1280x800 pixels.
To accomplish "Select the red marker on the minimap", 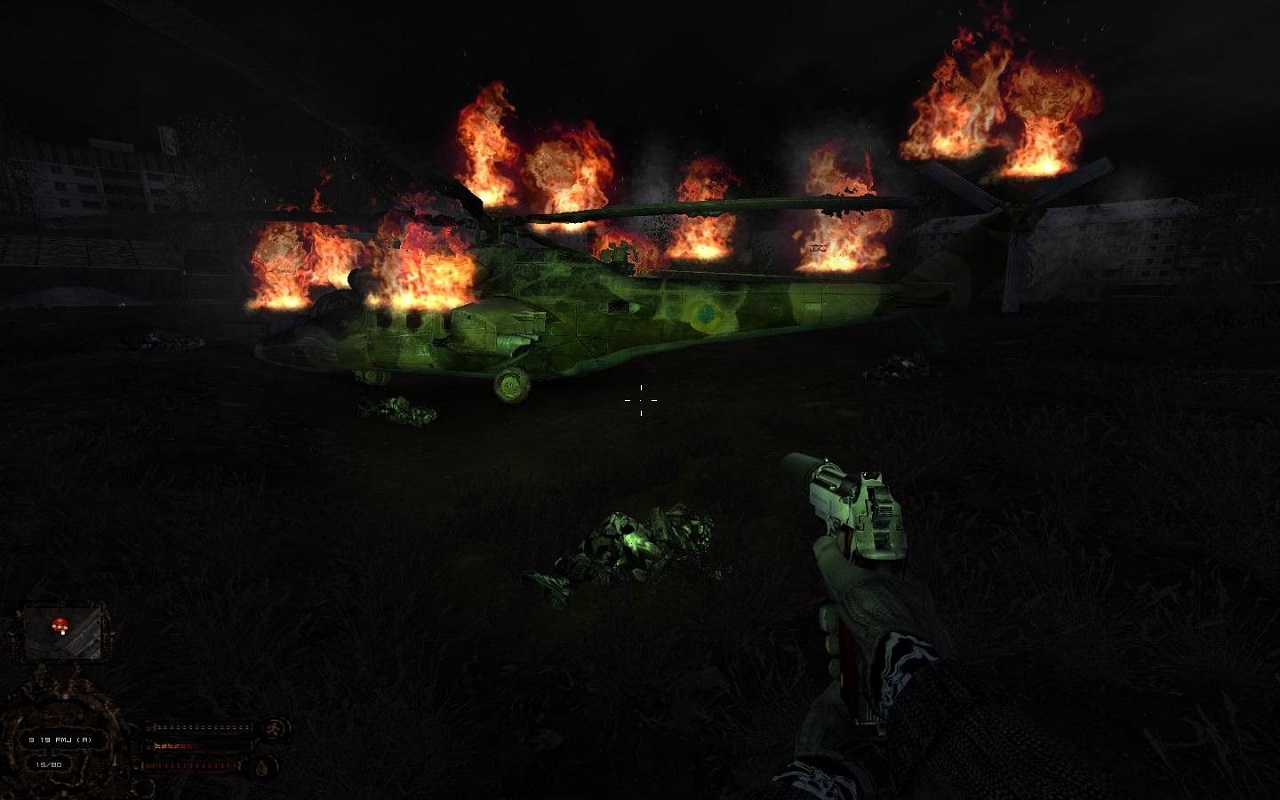I will pos(61,624).
